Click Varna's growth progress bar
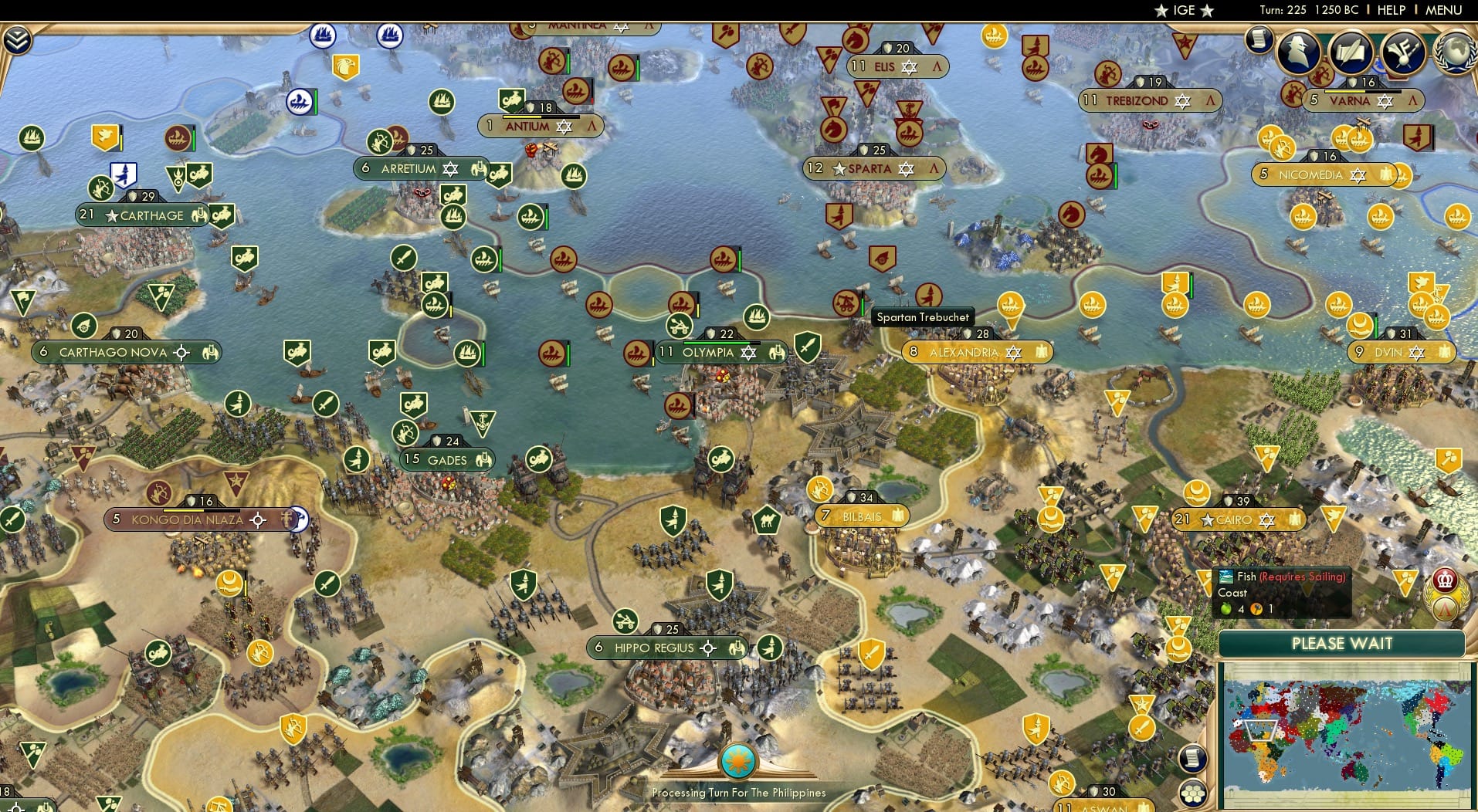This screenshot has height=812, width=1478. 1362,92
